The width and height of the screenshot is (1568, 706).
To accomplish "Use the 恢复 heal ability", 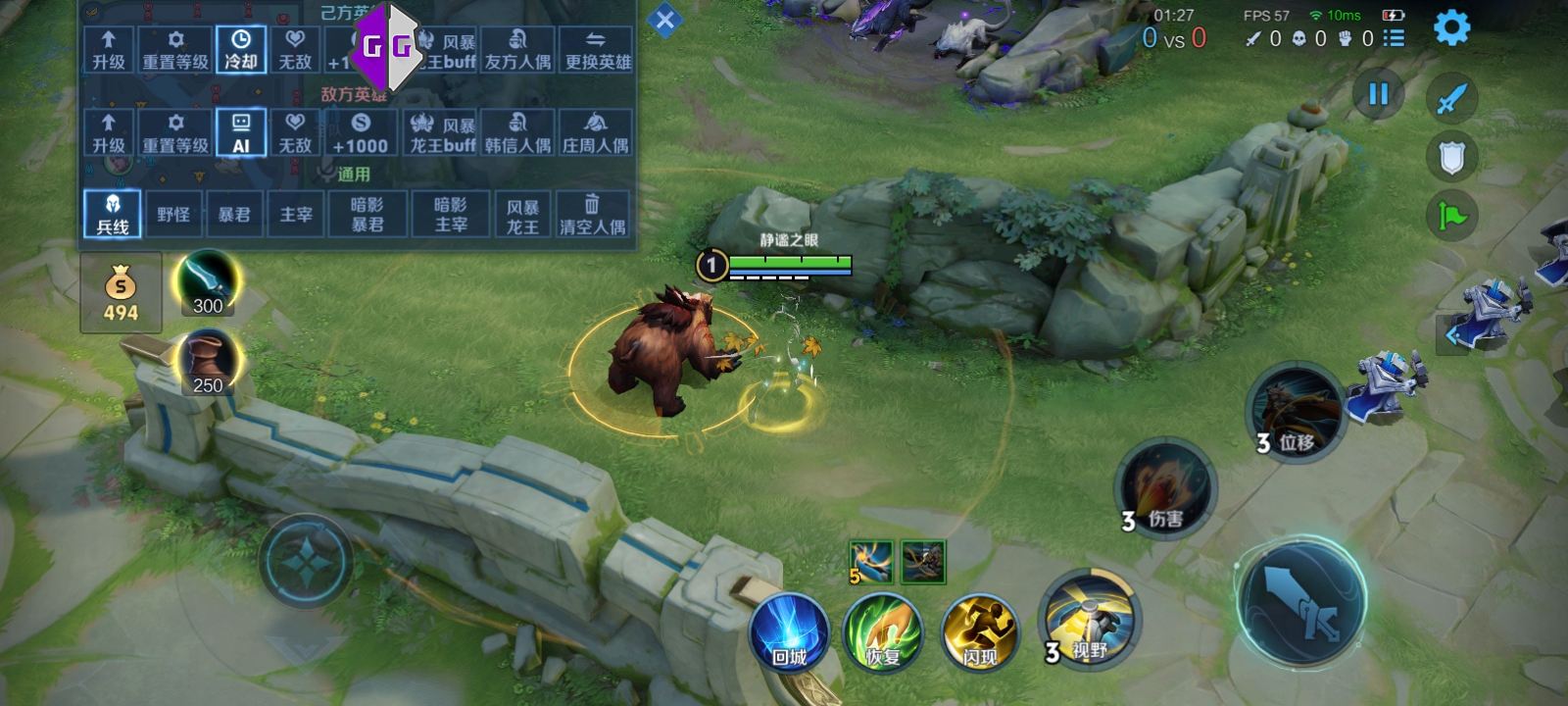I will (x=883, y=633).
